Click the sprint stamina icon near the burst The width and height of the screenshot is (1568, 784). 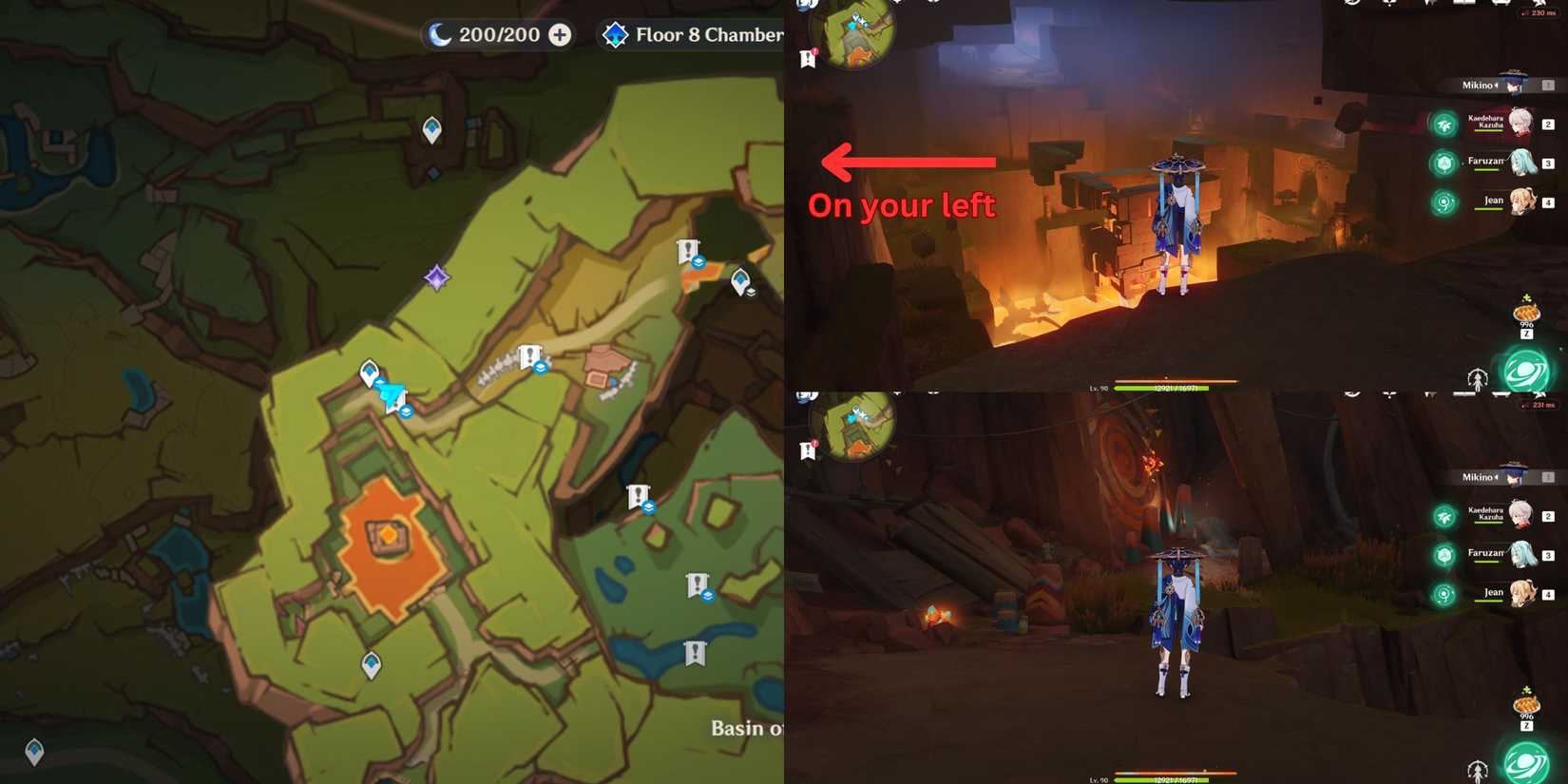(x=1478, y=375)
